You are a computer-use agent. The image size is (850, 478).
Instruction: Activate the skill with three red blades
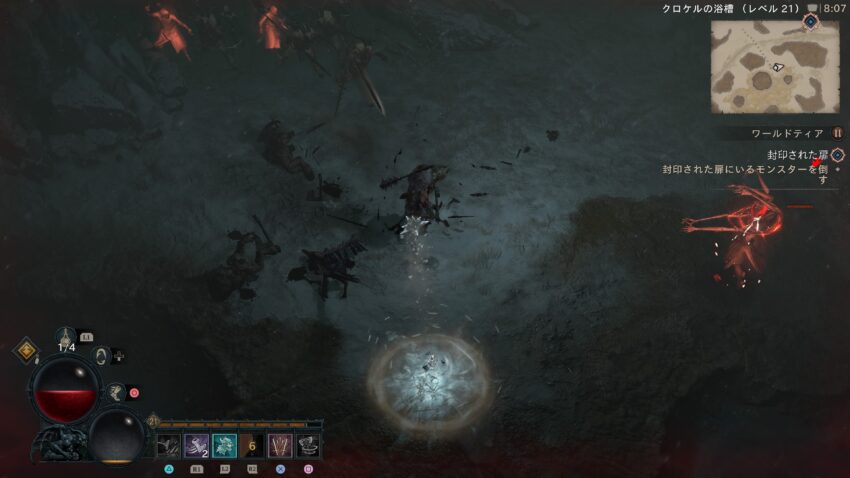click(x=280, y=446)
